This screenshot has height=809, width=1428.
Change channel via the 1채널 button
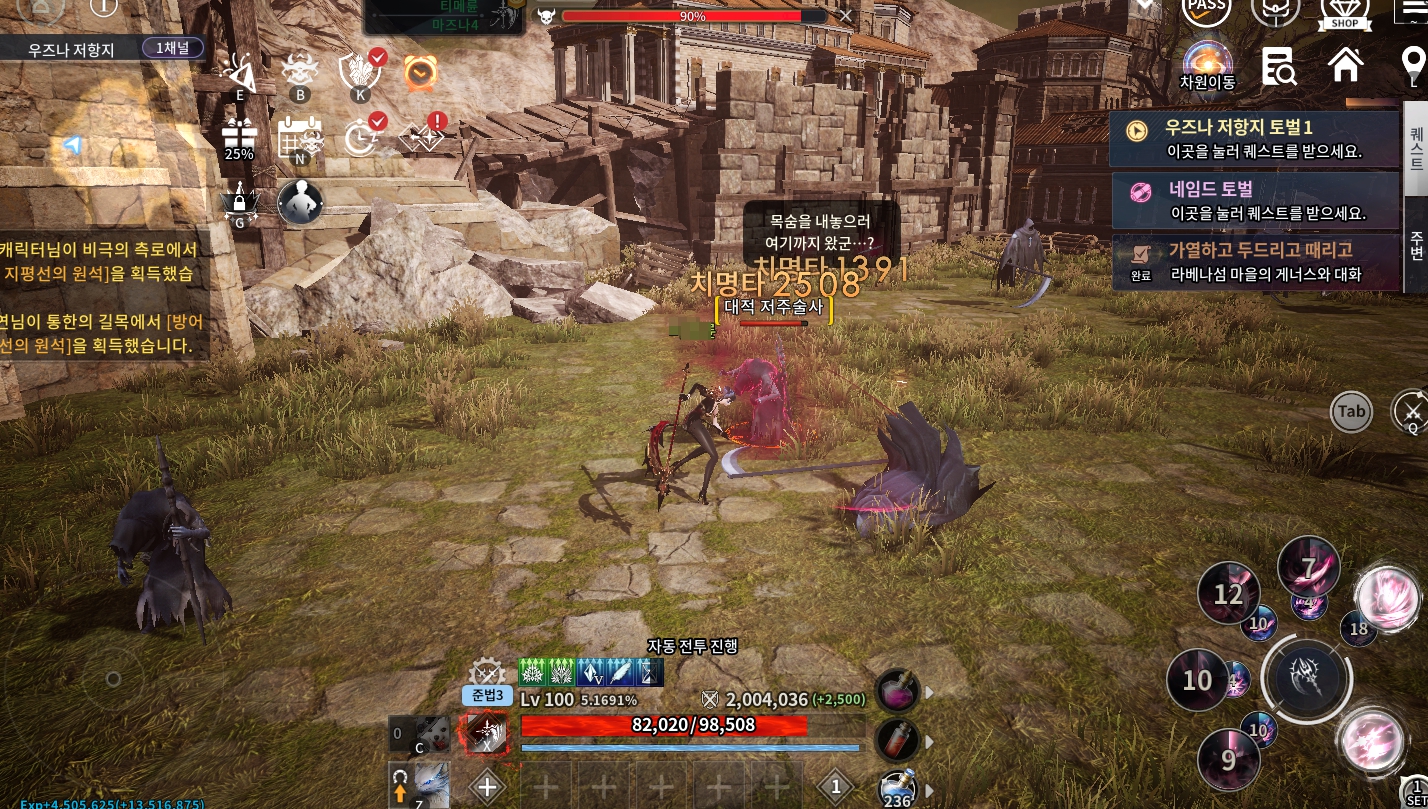coord(172,47)
